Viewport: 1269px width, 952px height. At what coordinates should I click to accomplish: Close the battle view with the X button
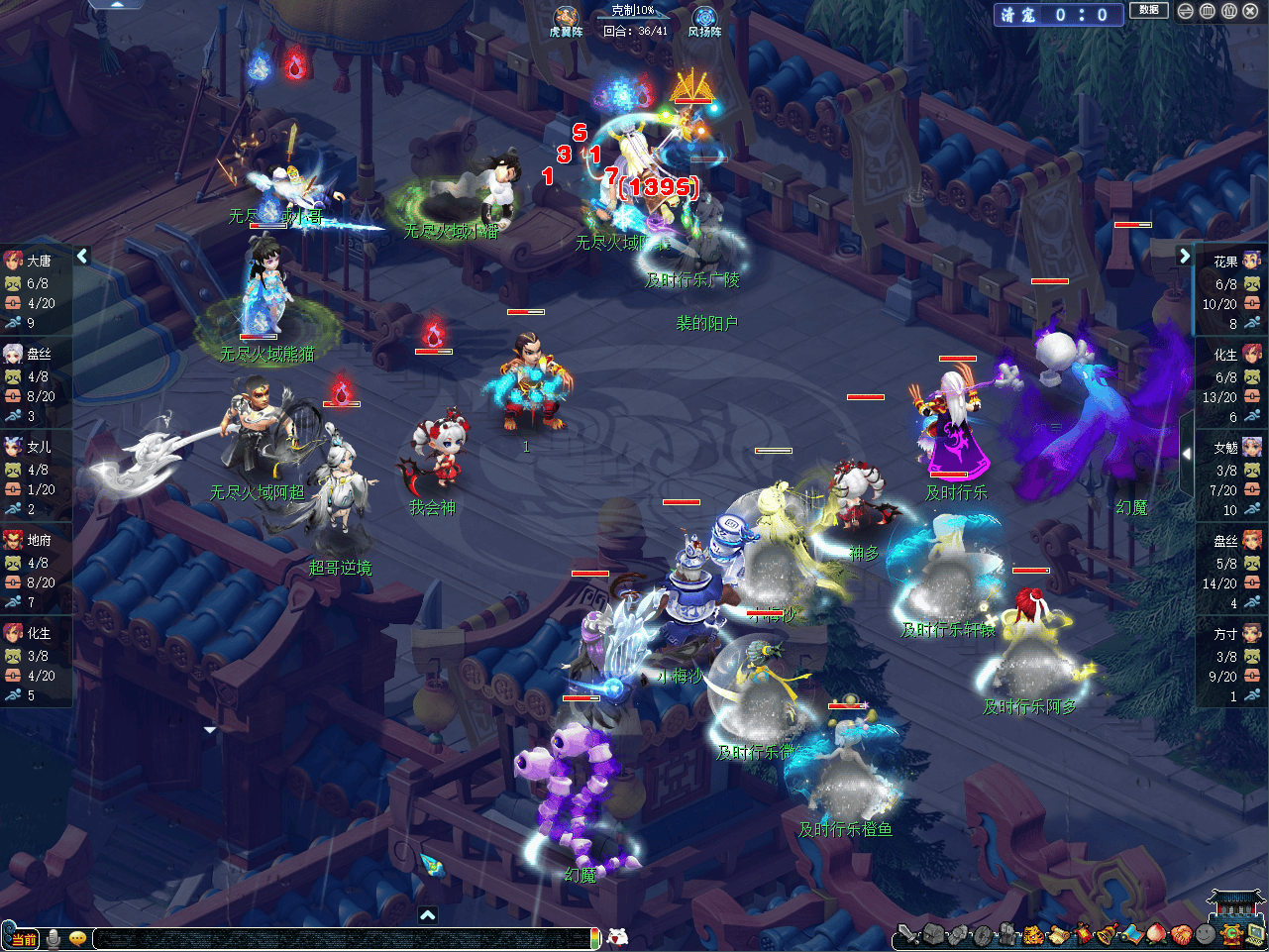1250,11
